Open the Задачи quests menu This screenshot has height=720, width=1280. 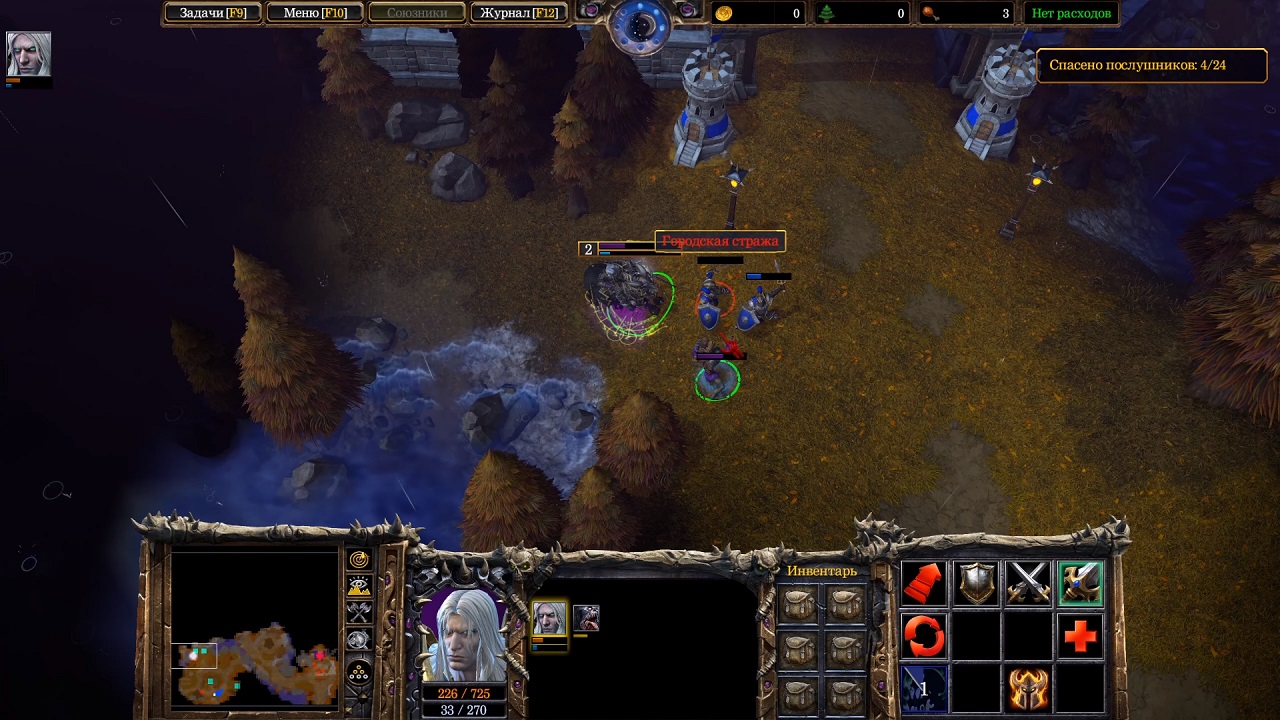pos(212,13)
